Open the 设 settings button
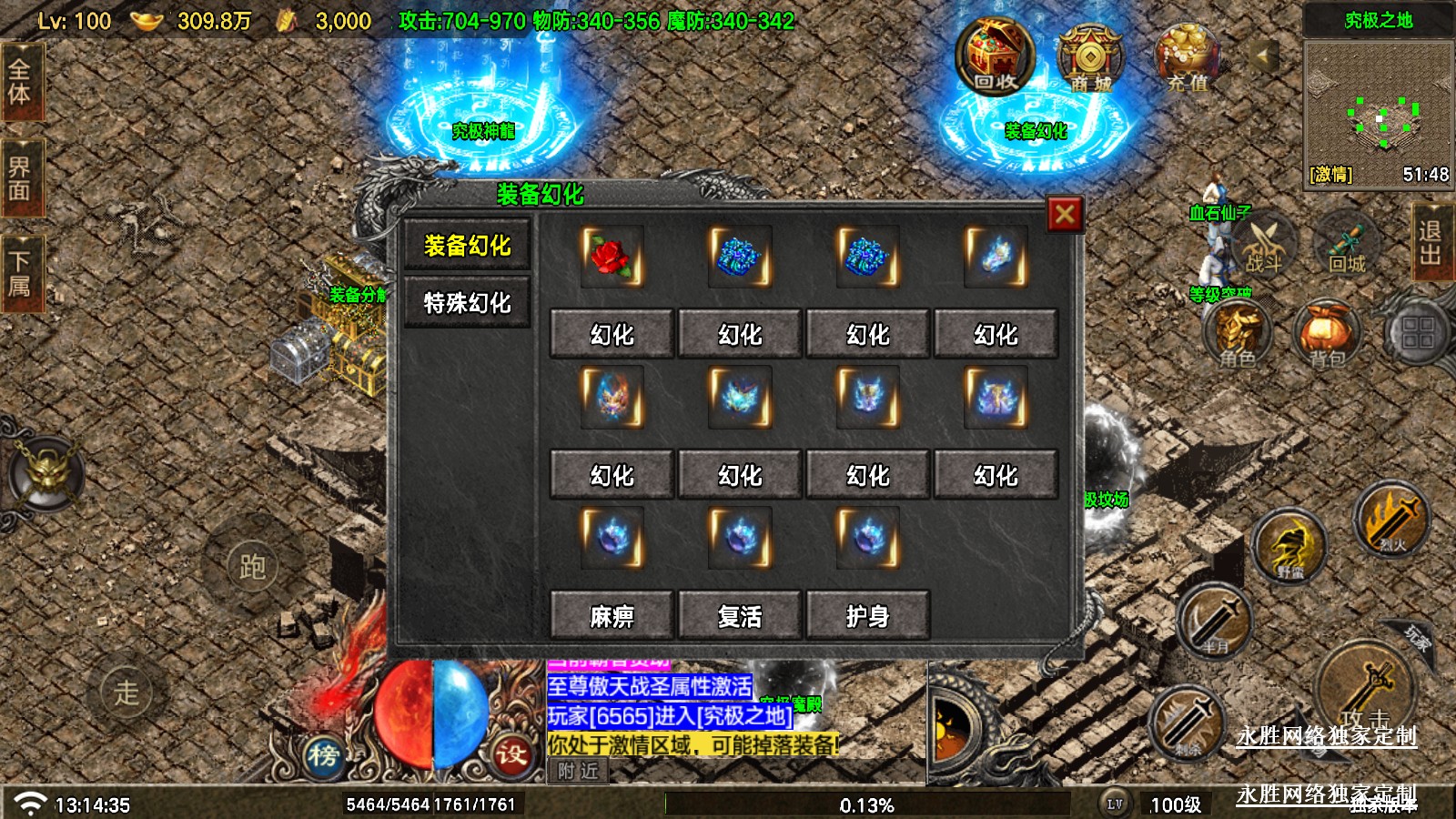Screen dimensions: 1456x819 coord(511,754)
